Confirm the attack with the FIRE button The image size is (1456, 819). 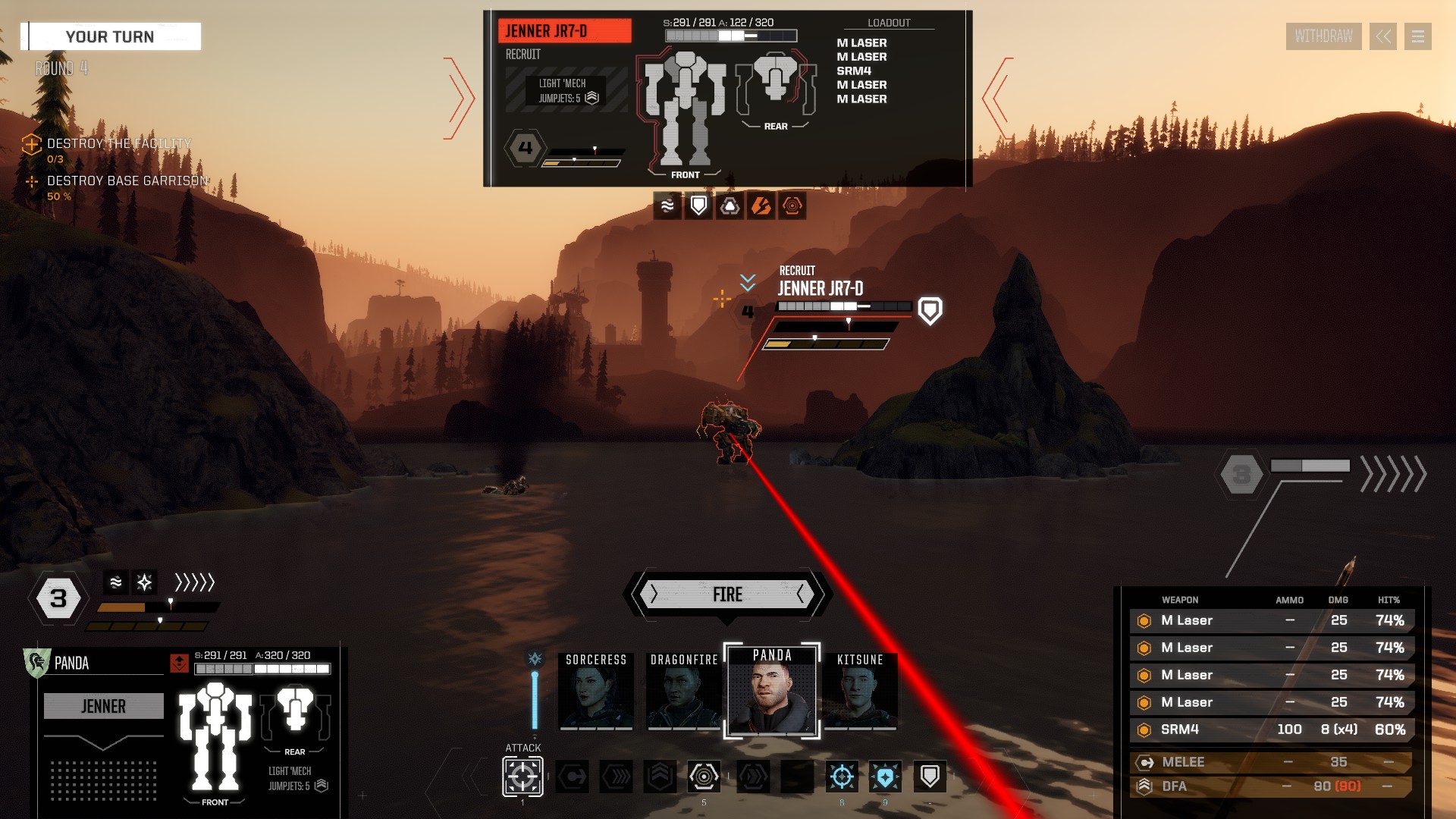coord(727,595)
